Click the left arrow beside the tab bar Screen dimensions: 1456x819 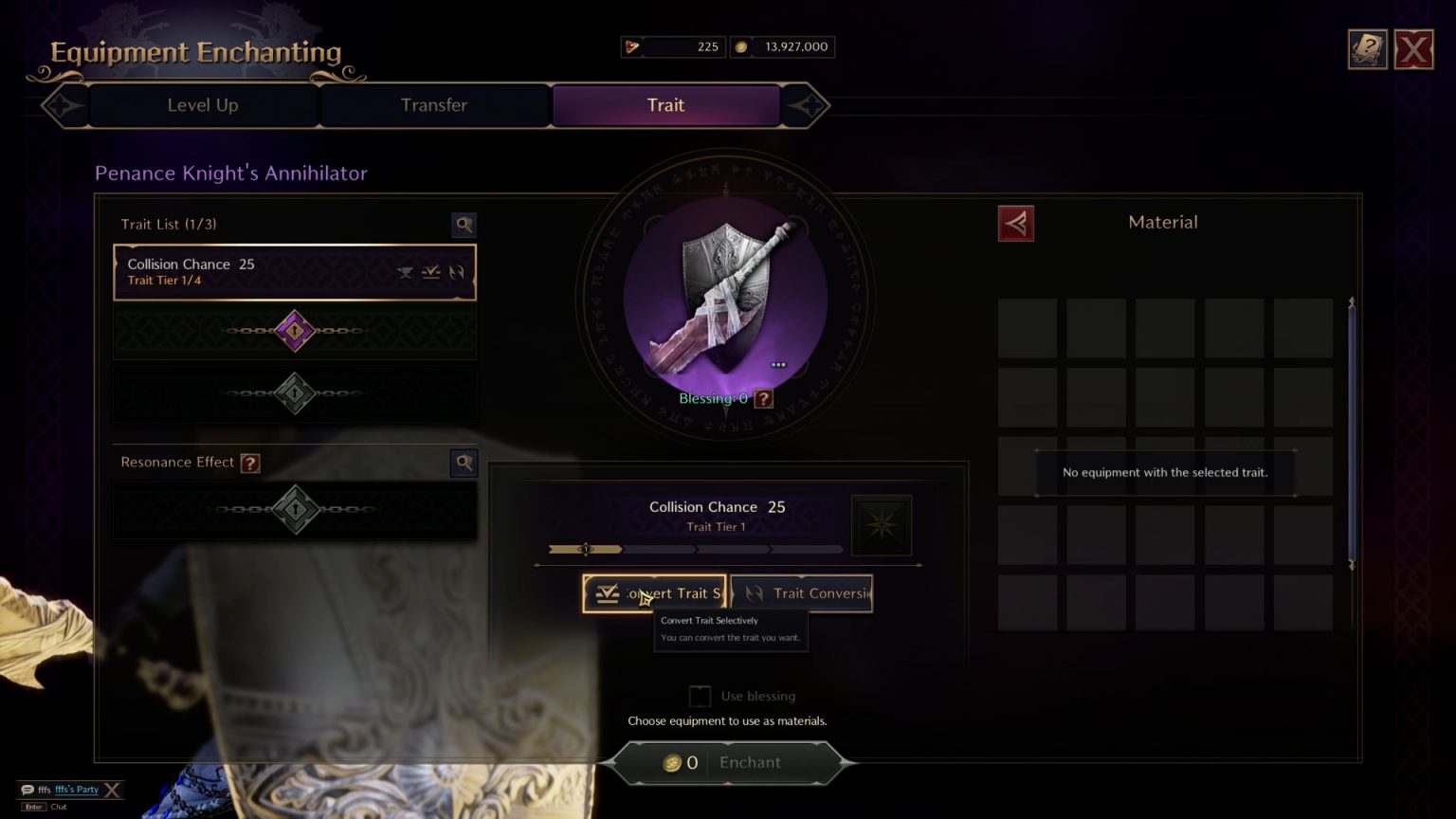pos(63,105)
